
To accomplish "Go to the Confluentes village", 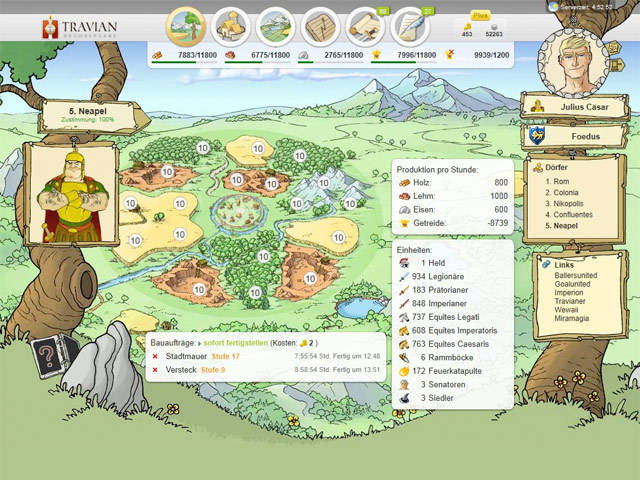I will pyautogui.click(x=574, y=214).
